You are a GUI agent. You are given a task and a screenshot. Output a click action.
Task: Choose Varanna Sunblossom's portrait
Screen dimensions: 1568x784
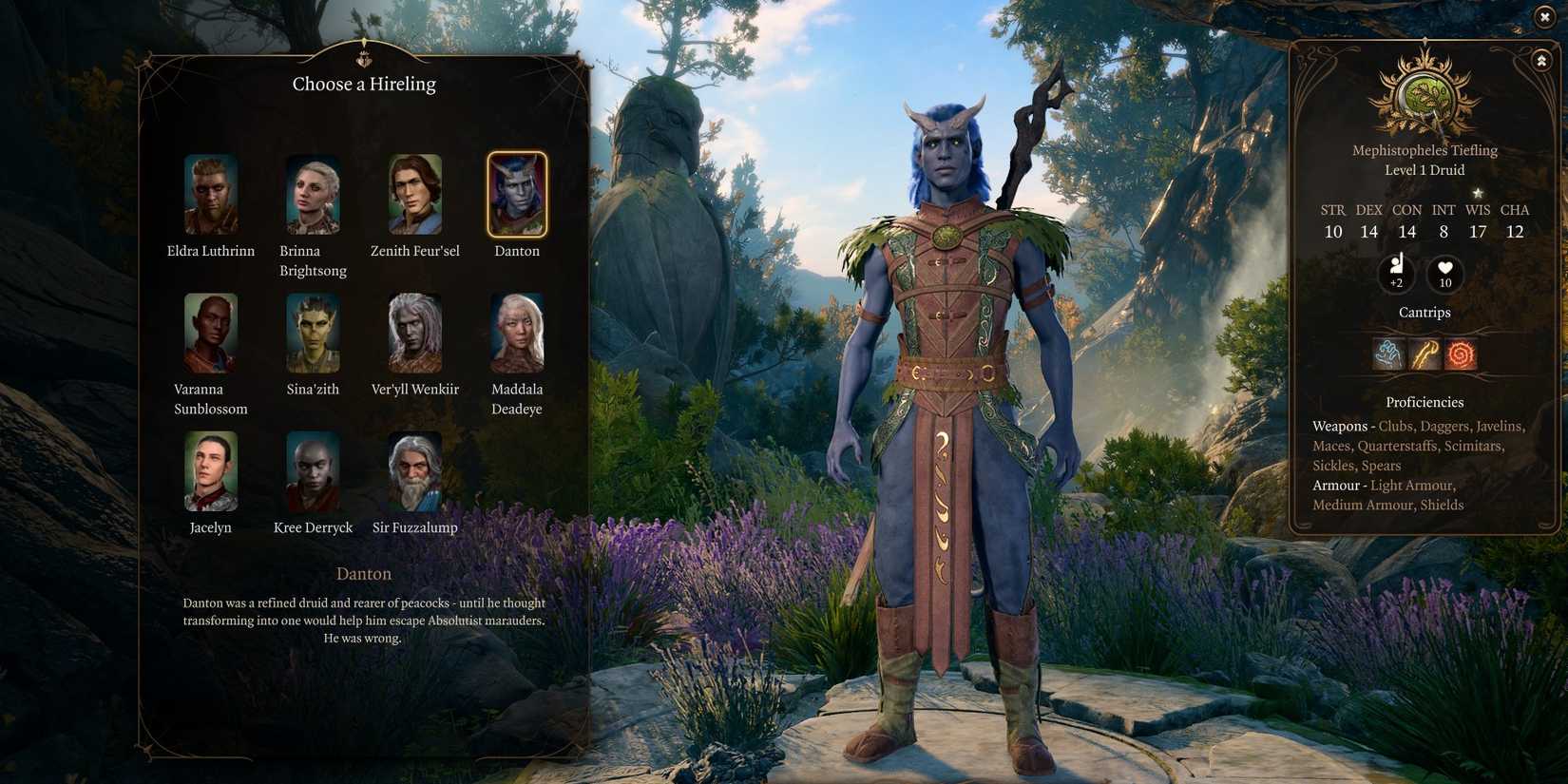[x=211, y=333]
